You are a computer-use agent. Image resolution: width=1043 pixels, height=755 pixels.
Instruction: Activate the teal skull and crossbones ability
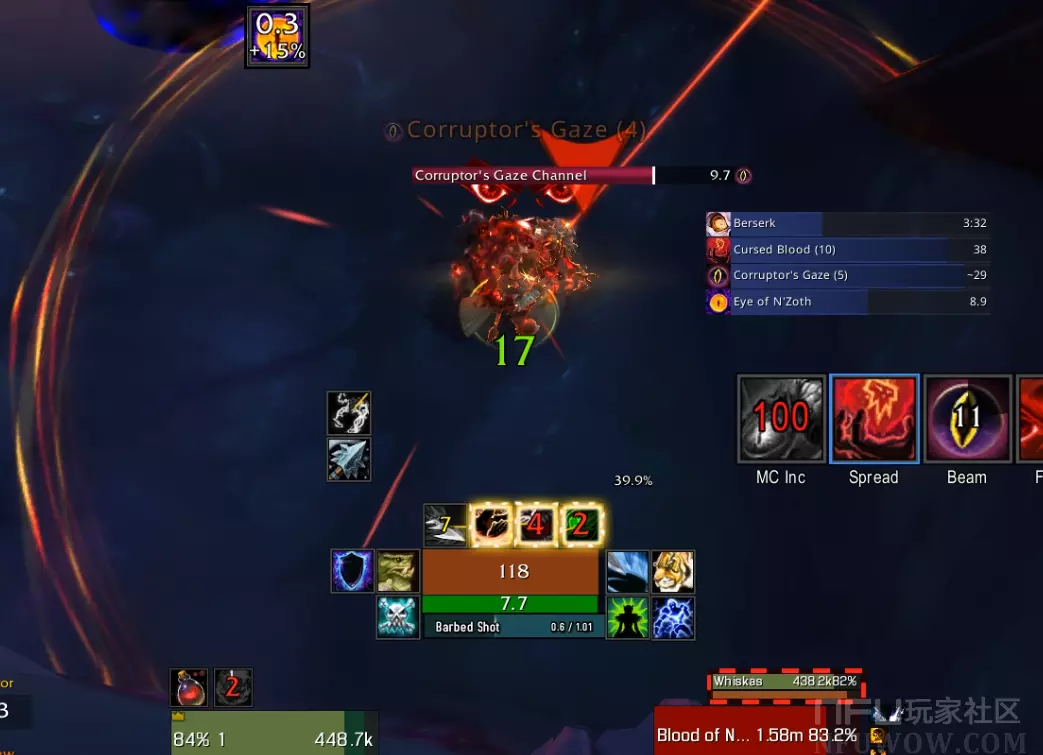coord(397,617)
